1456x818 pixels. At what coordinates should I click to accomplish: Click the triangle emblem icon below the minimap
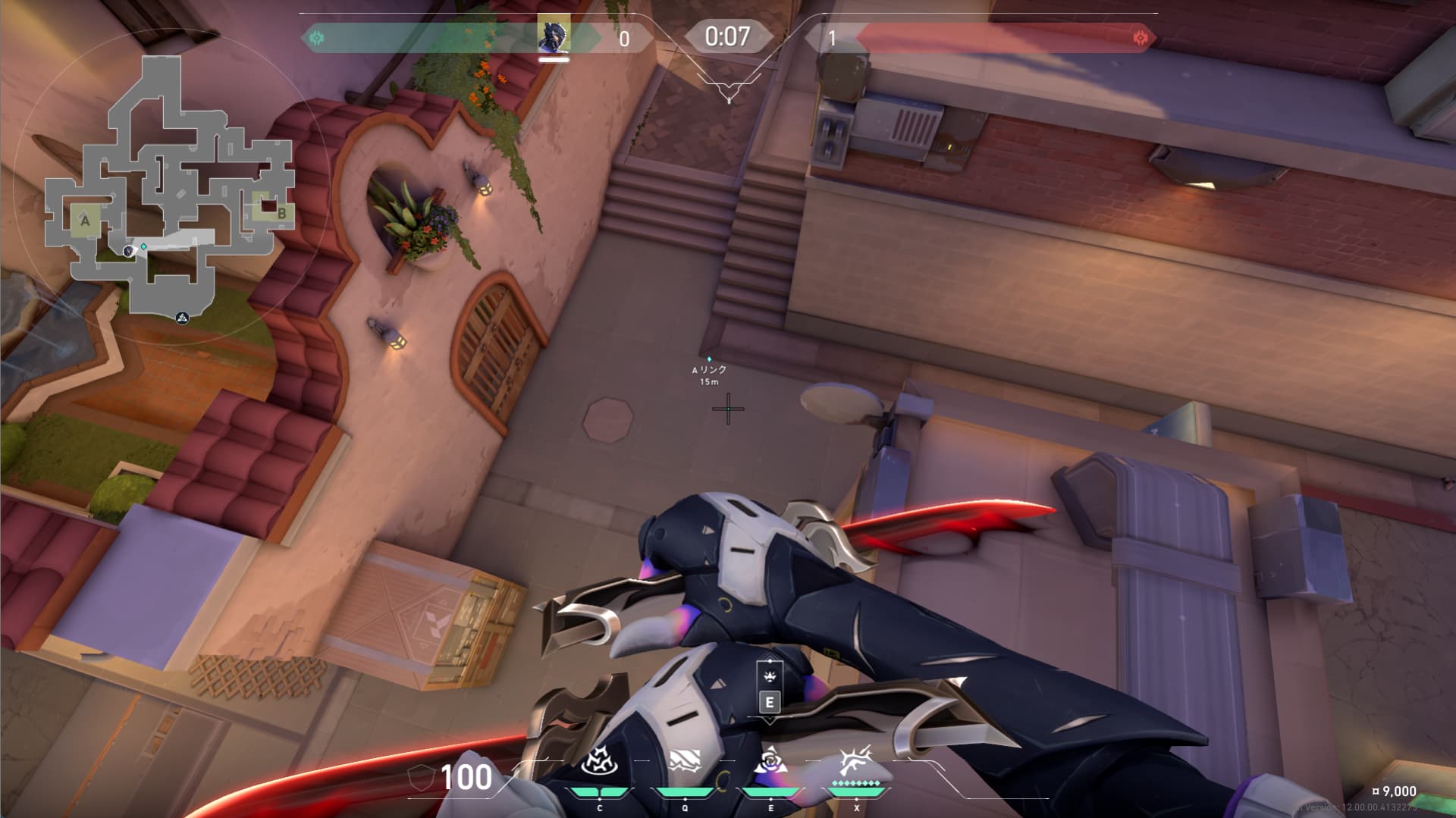182,318
